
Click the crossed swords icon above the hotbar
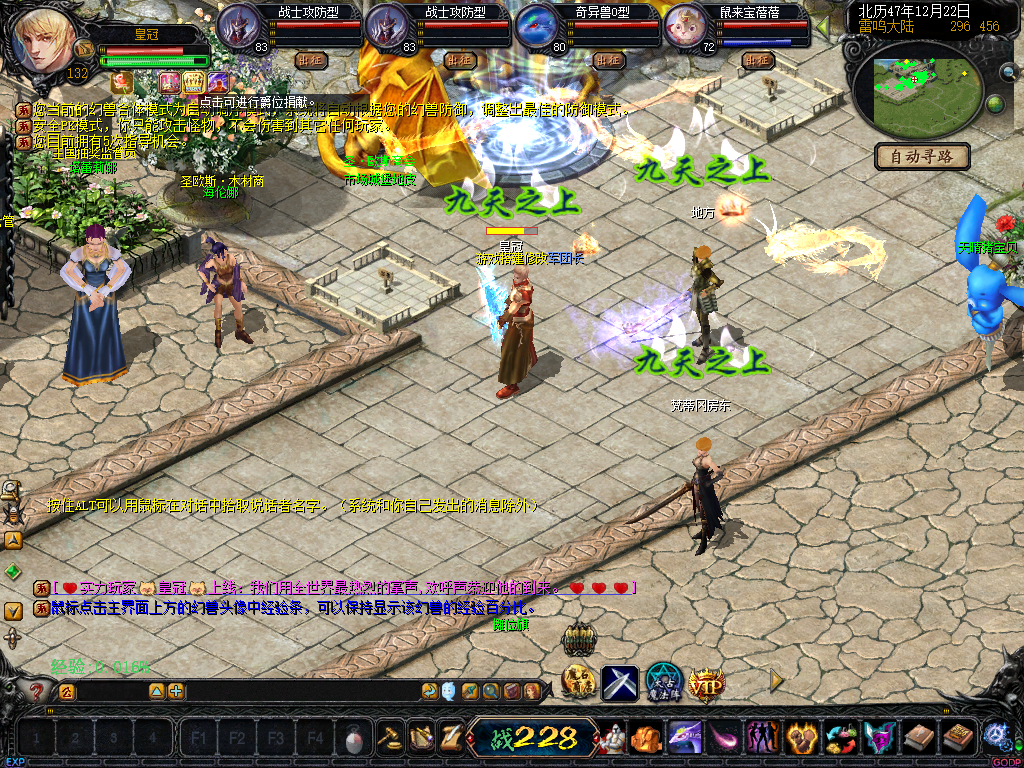[620, 683]
